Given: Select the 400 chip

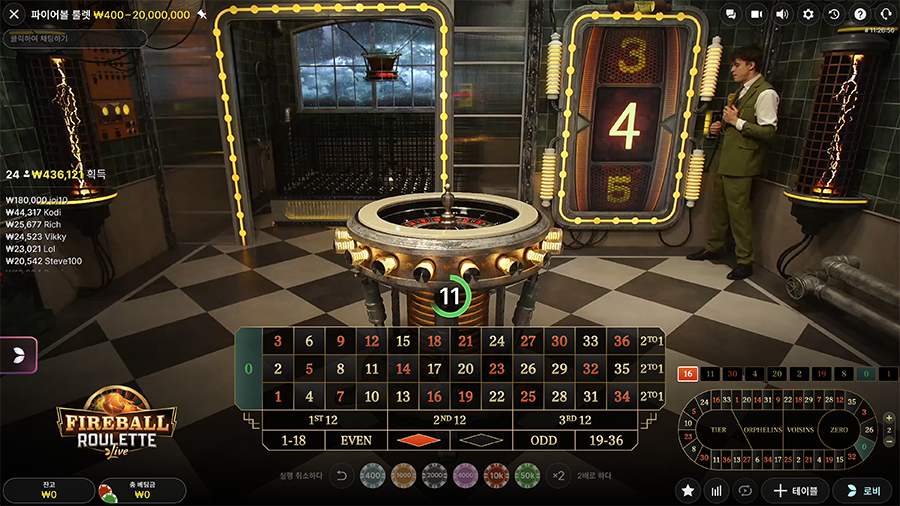Looking at the screenshot, I should tap(371, 474).
